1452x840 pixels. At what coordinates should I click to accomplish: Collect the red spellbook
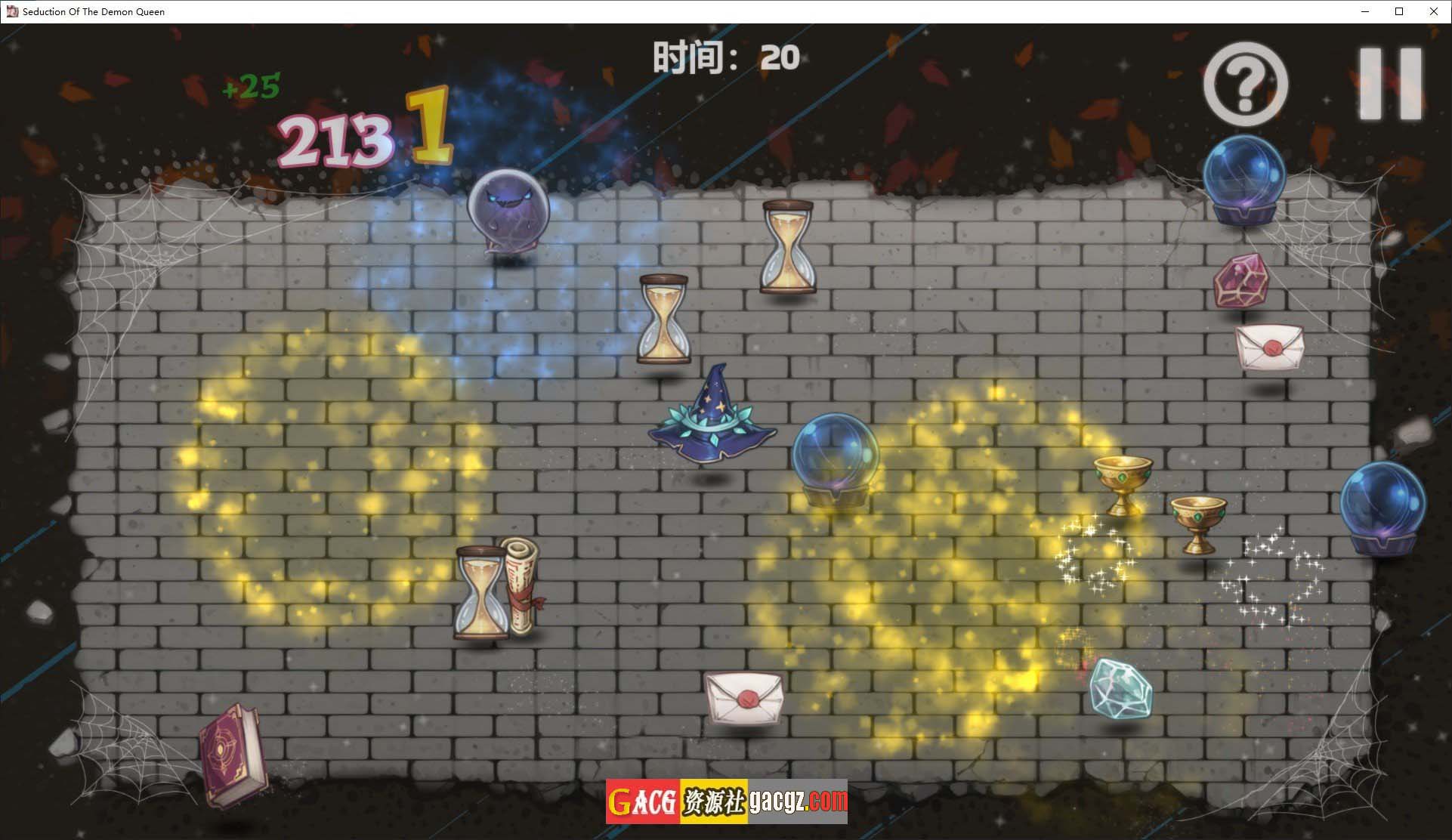click(x=233, y=755)
